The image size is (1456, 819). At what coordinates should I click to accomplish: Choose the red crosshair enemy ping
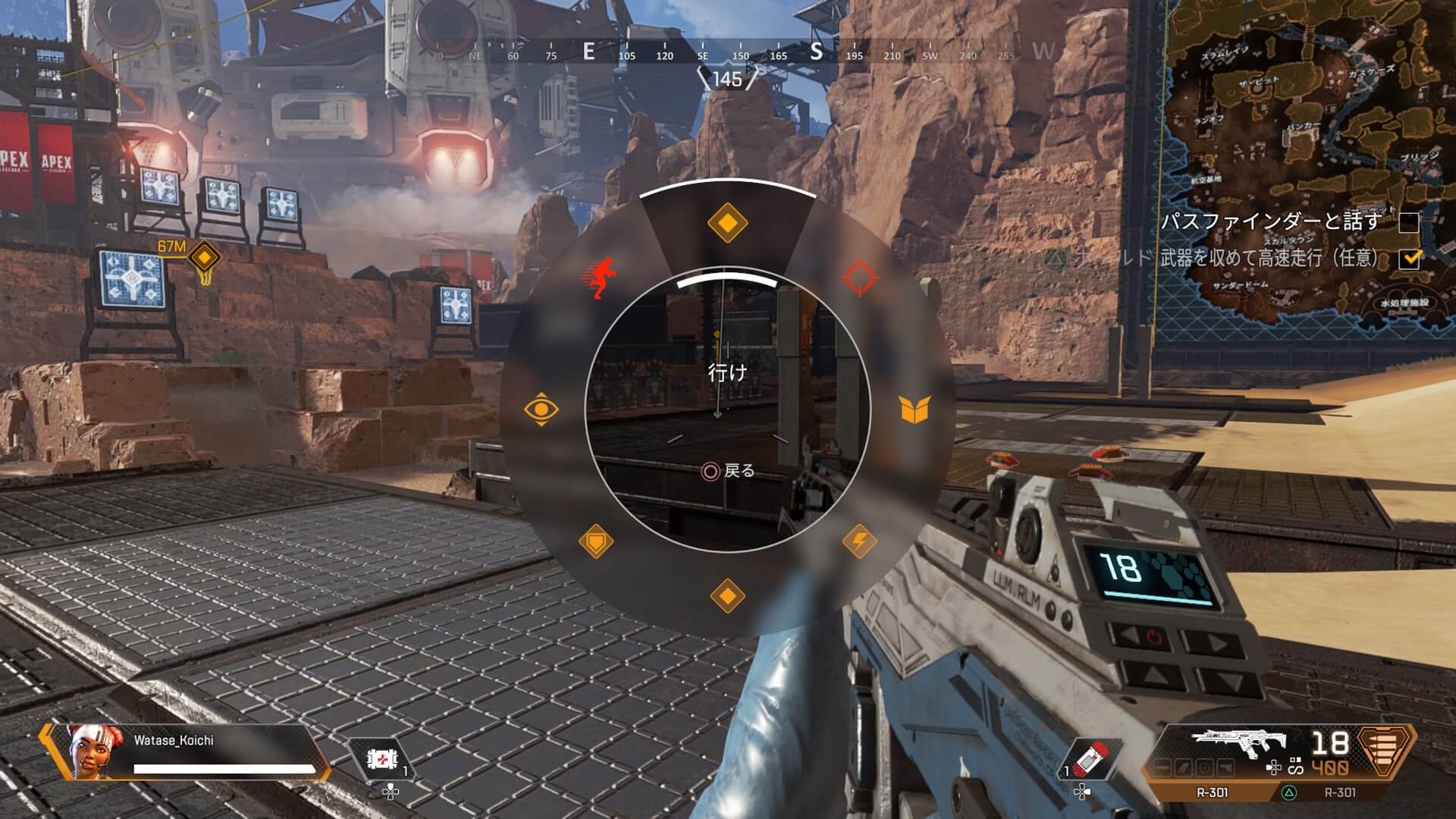860,278
